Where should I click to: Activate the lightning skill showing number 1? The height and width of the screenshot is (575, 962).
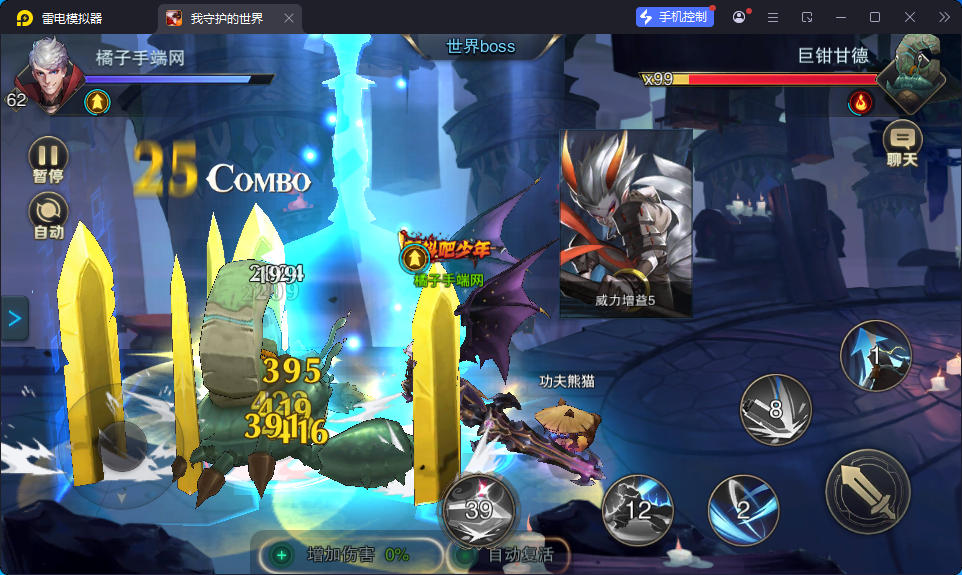[x=875, y=355]
